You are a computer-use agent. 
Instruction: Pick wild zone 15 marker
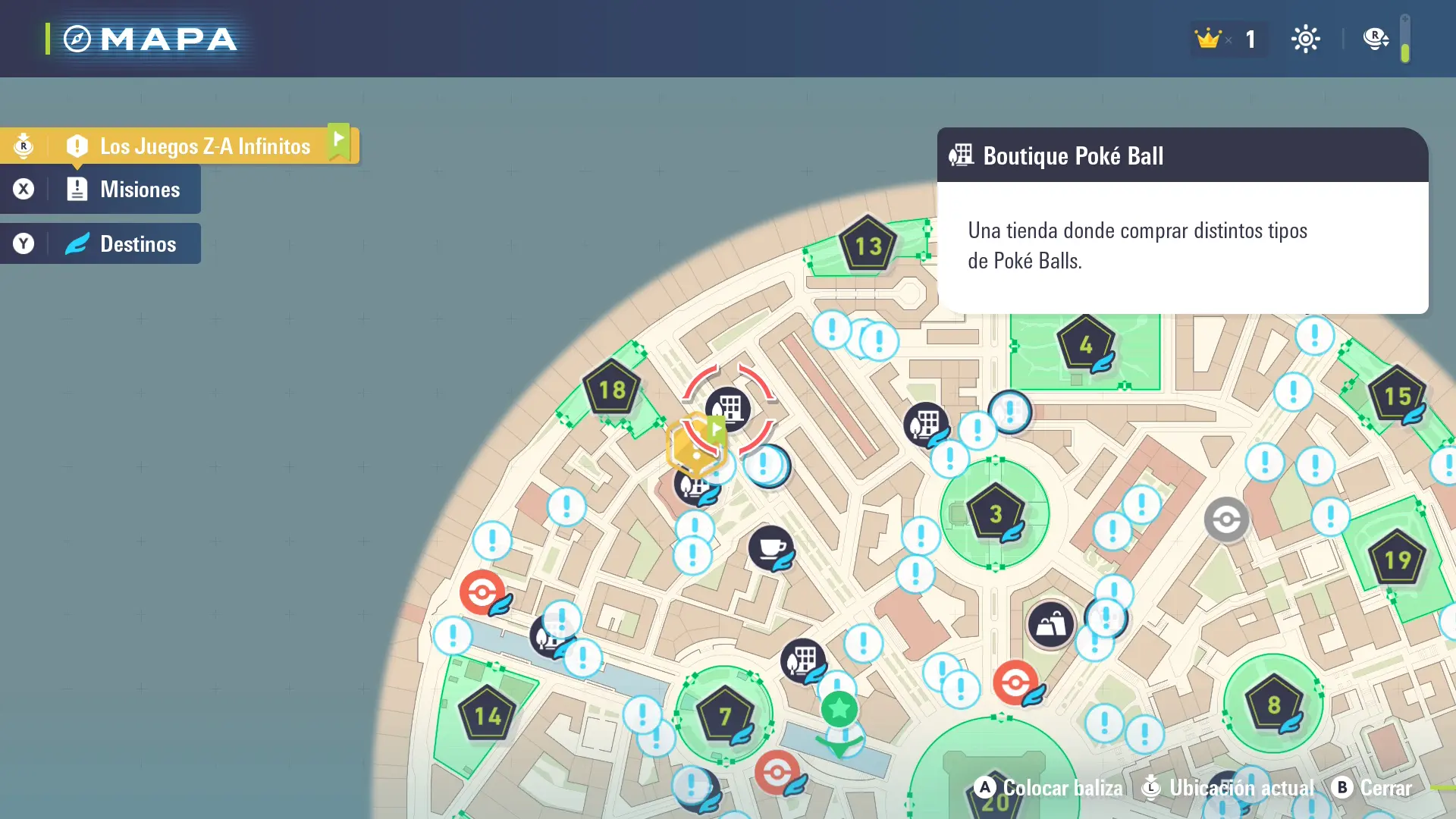tap(1396, 395)
